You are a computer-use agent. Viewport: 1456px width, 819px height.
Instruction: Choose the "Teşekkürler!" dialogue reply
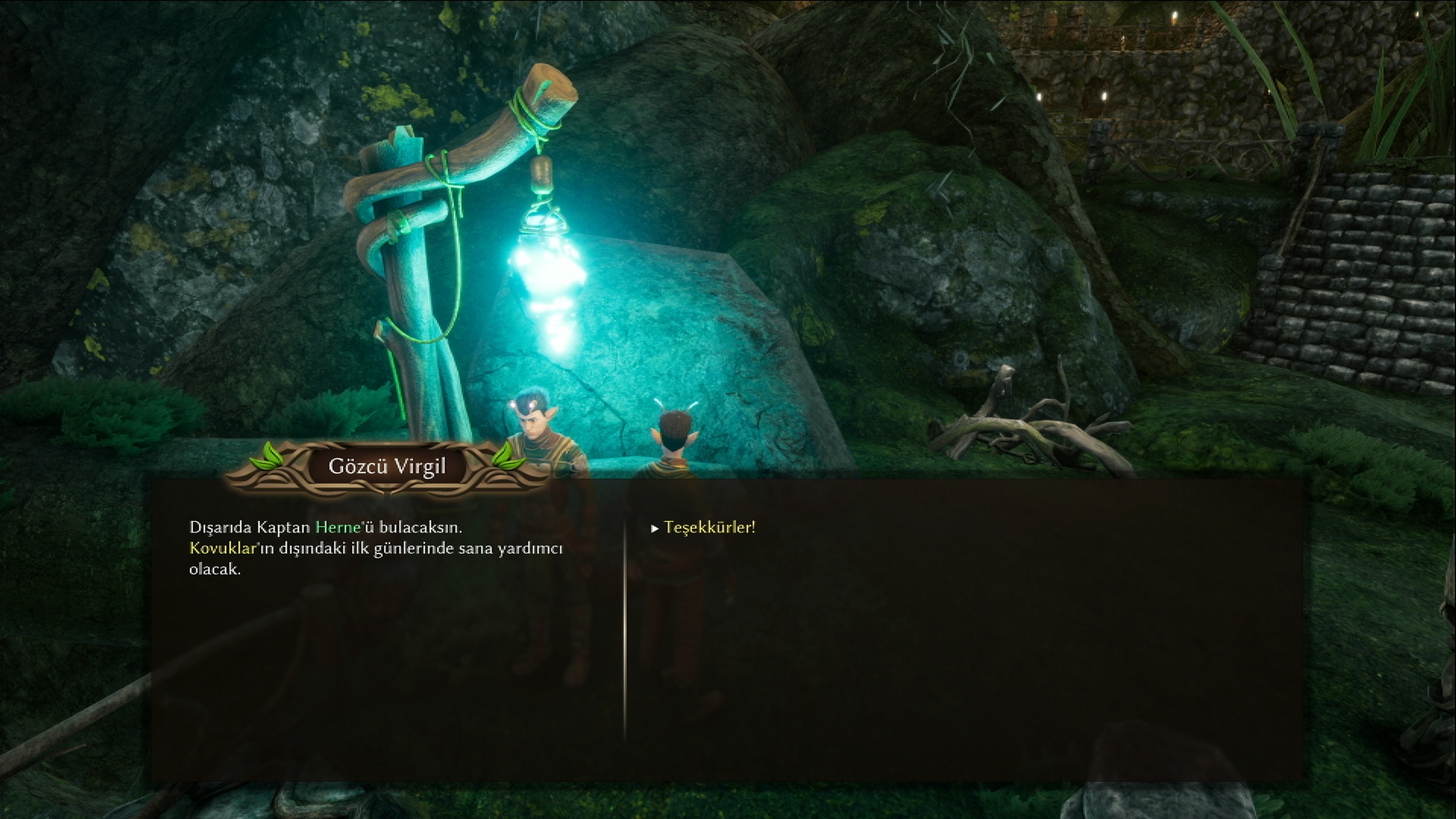pos(709,528)
